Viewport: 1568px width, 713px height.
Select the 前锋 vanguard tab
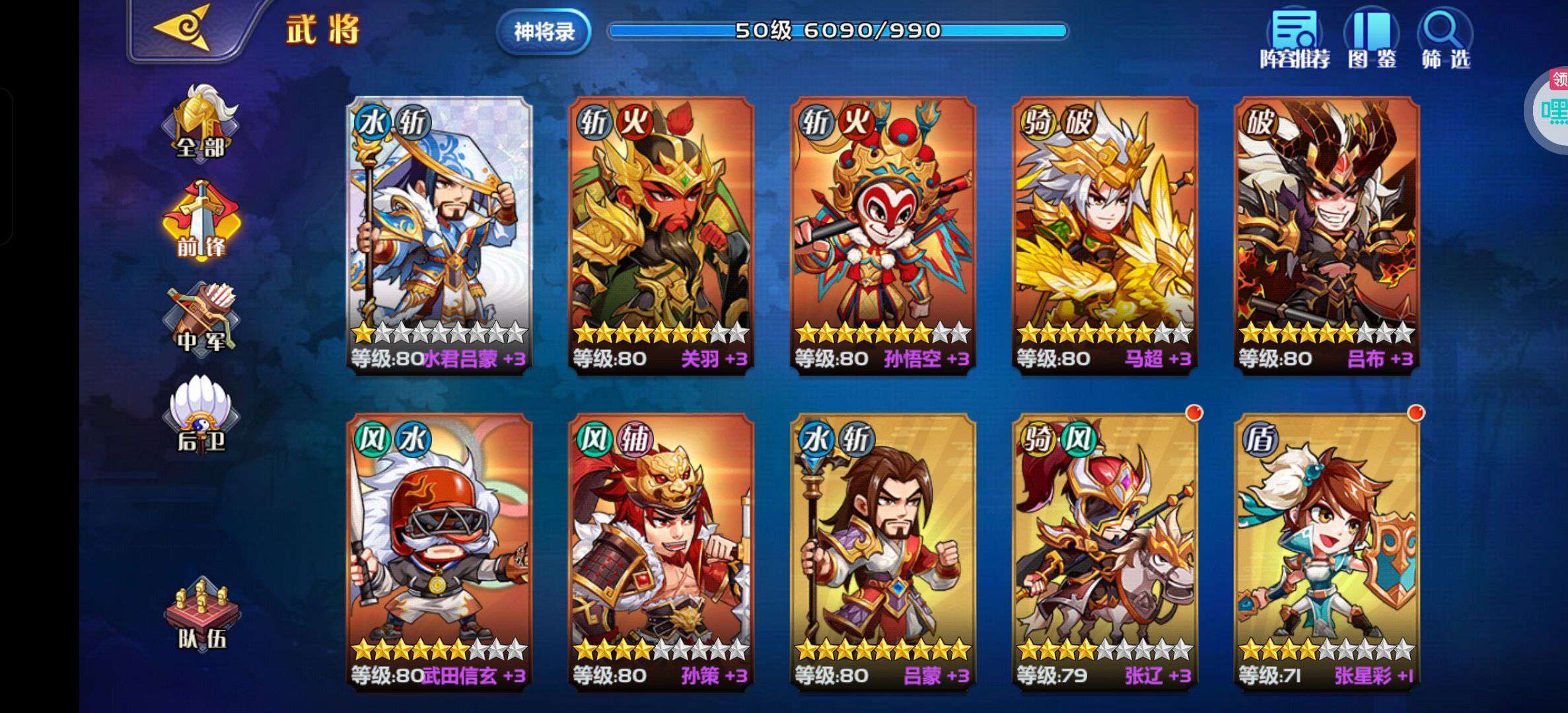(x=201, y=221)
